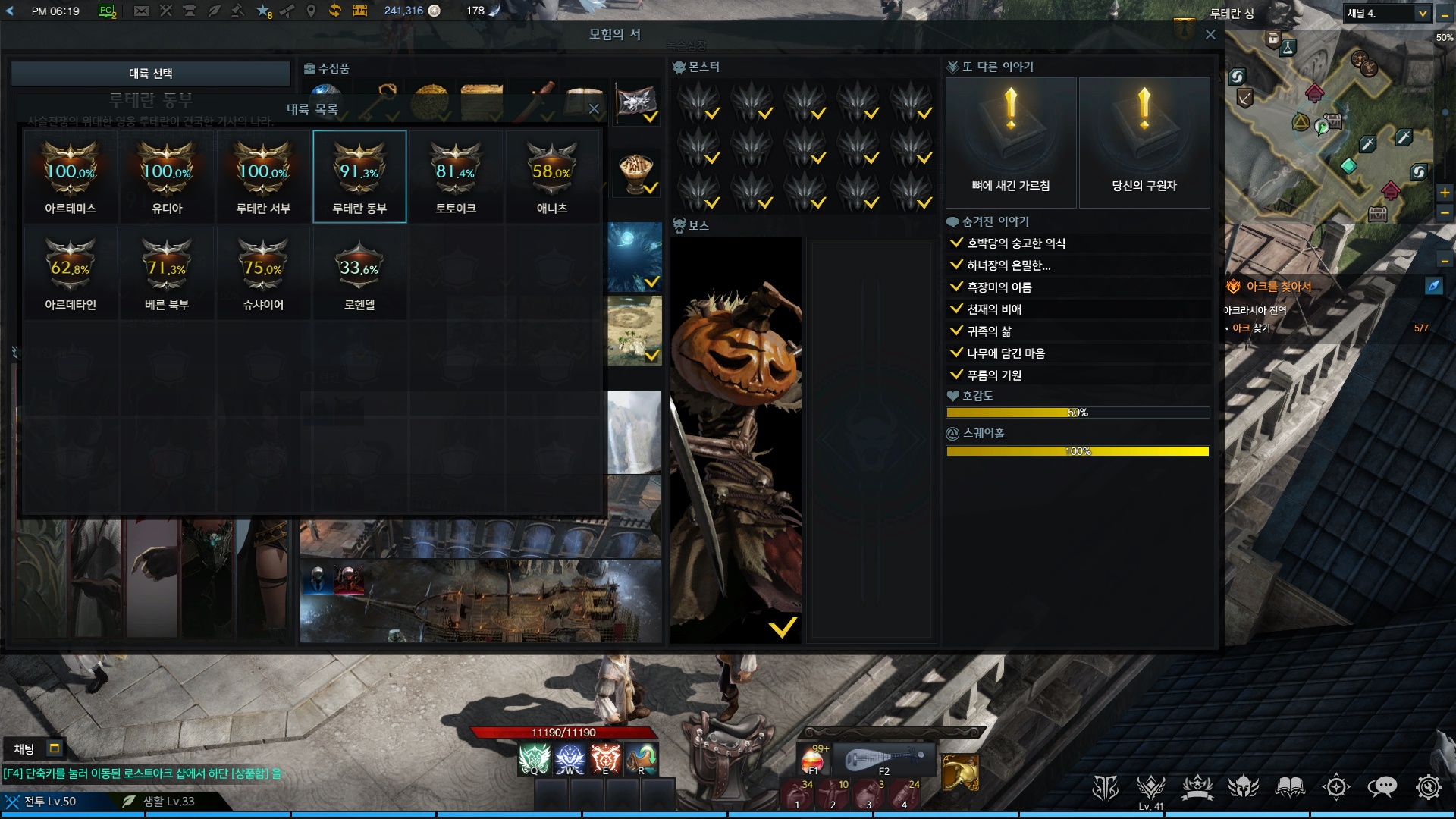
Task: Close the 대륙 목록 continent list popup
Action: (594, 109)
